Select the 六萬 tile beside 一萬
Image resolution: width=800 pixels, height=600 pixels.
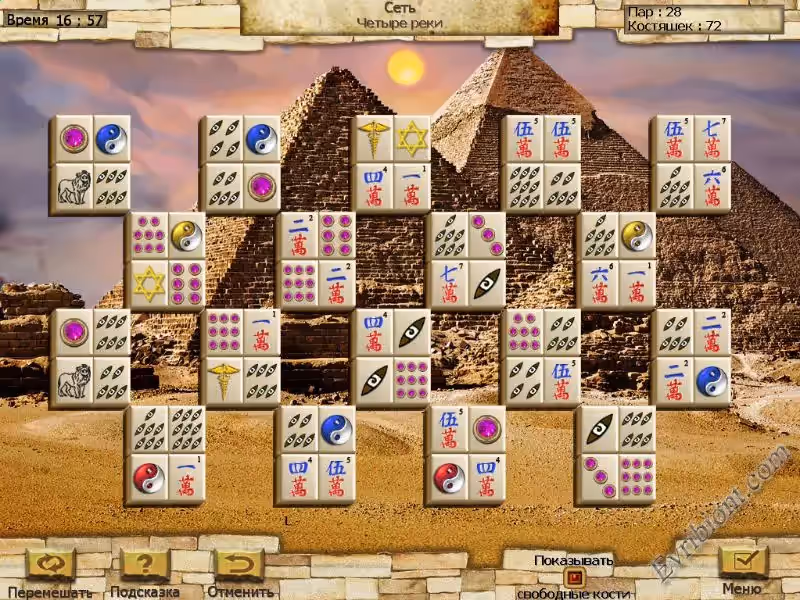[x=599, y=284]
